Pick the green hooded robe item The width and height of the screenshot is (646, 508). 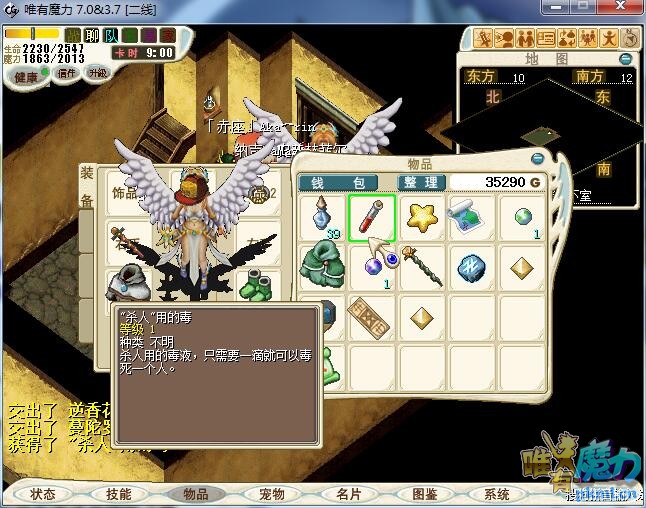(322, 267)
